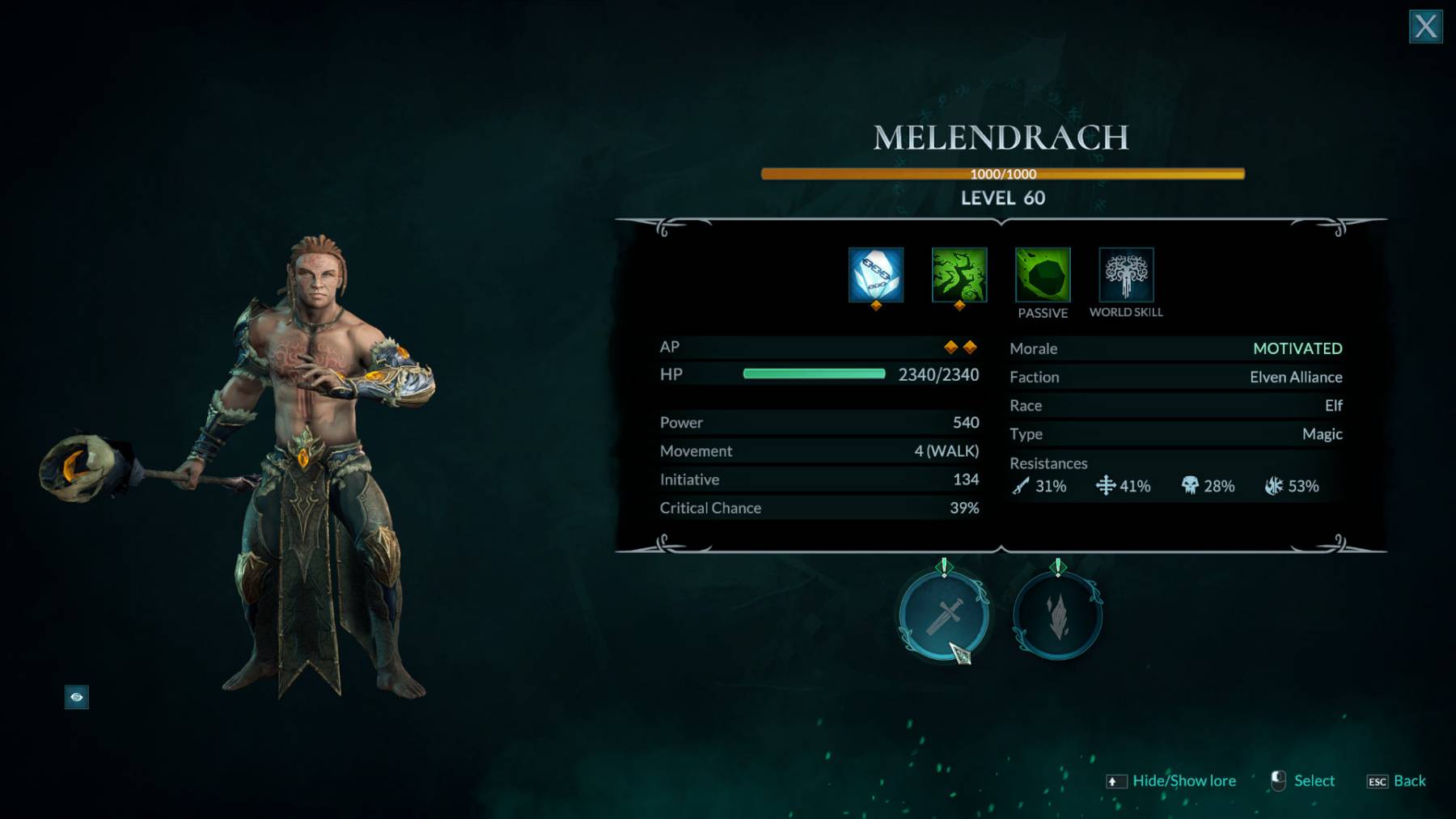Open the World Skill tree icon
The image size is (1456, 819).
pos(1126,275)
